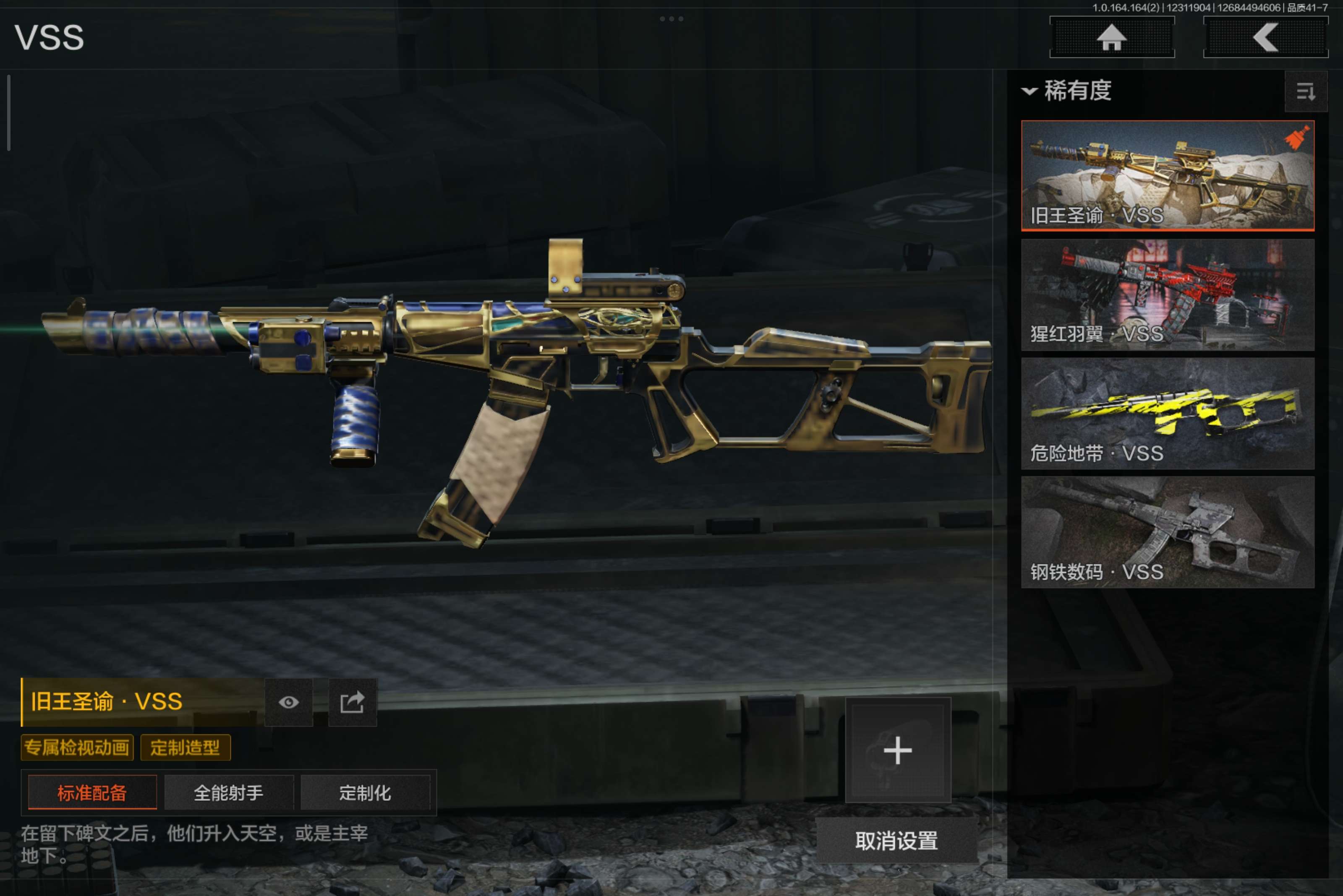
Task: Pick the 危险地带 · VSS skin
Action: (1167, 413)
